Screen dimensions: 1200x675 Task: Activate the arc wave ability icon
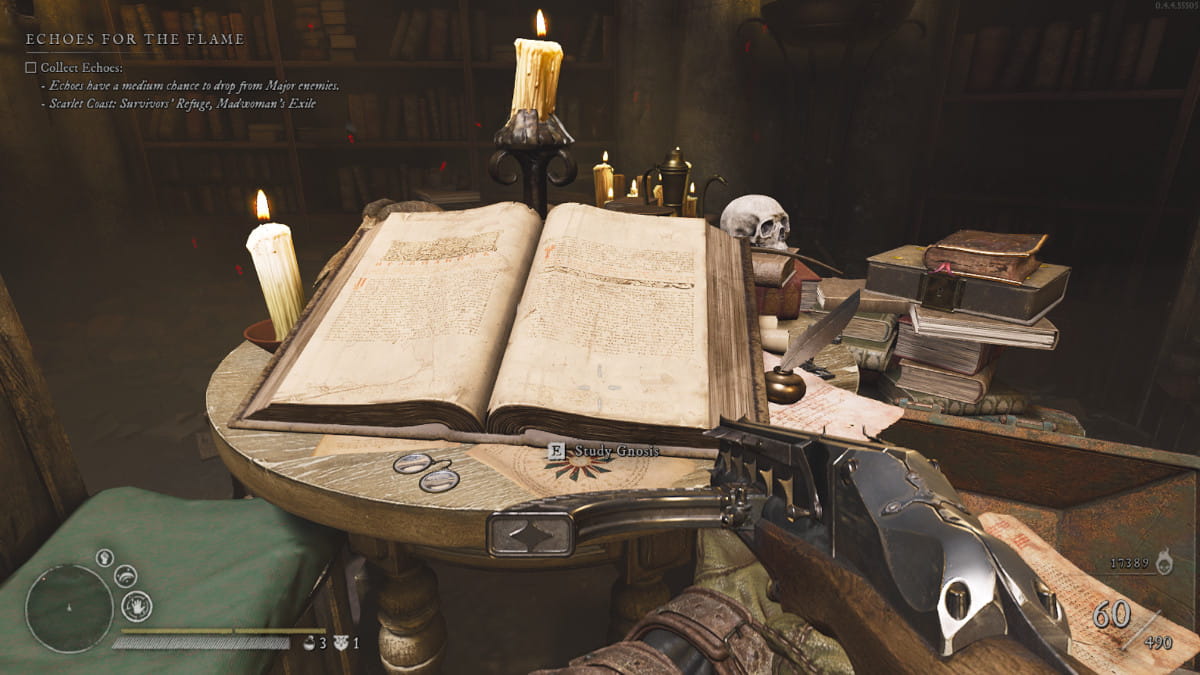click(126, 575)
